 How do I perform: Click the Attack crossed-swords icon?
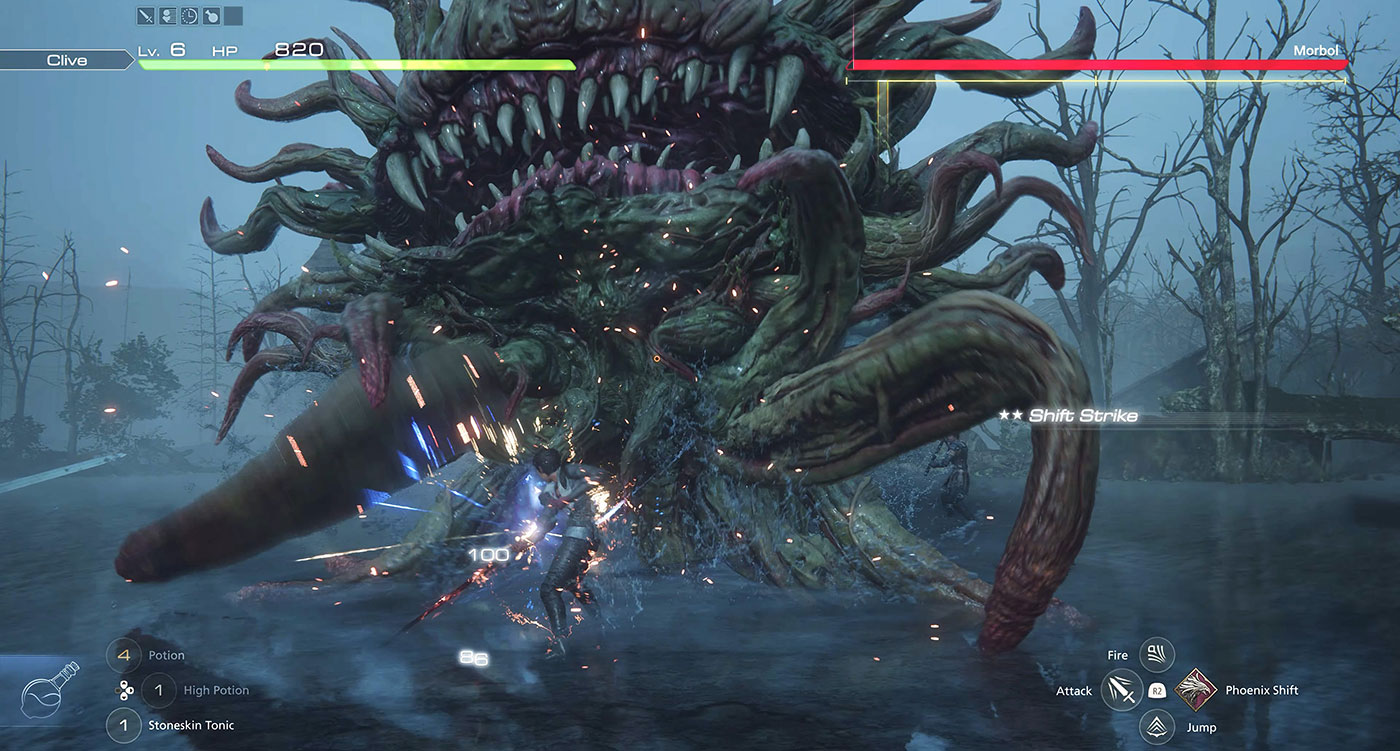tap(1120, 690)
